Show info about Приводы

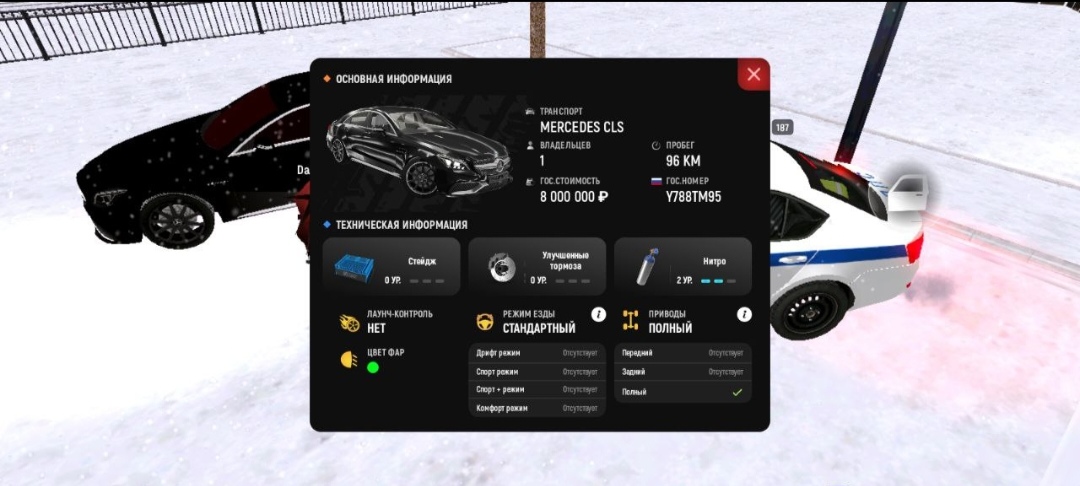[744, 315]
